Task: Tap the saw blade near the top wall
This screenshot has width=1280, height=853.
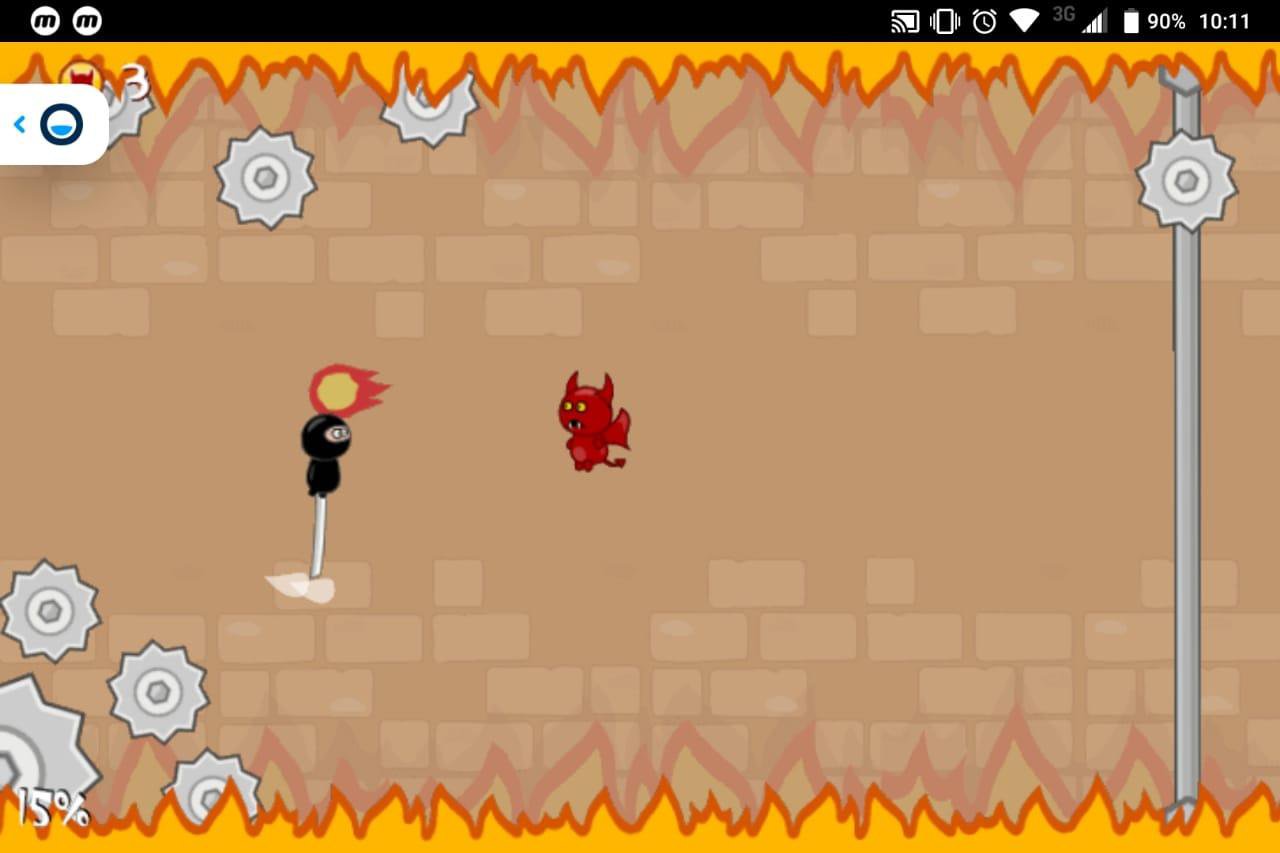Action: click(x=428, y=110)
